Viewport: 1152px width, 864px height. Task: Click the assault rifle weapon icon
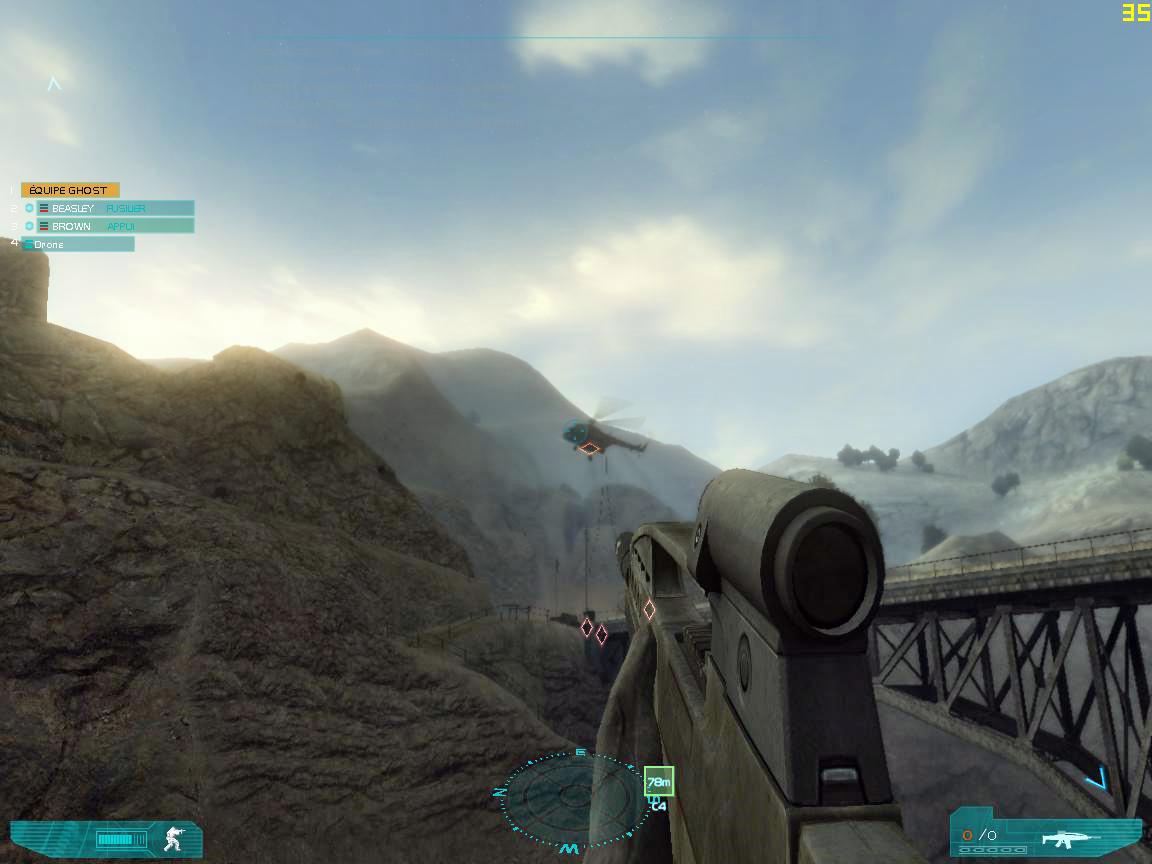coord(1070,837)
